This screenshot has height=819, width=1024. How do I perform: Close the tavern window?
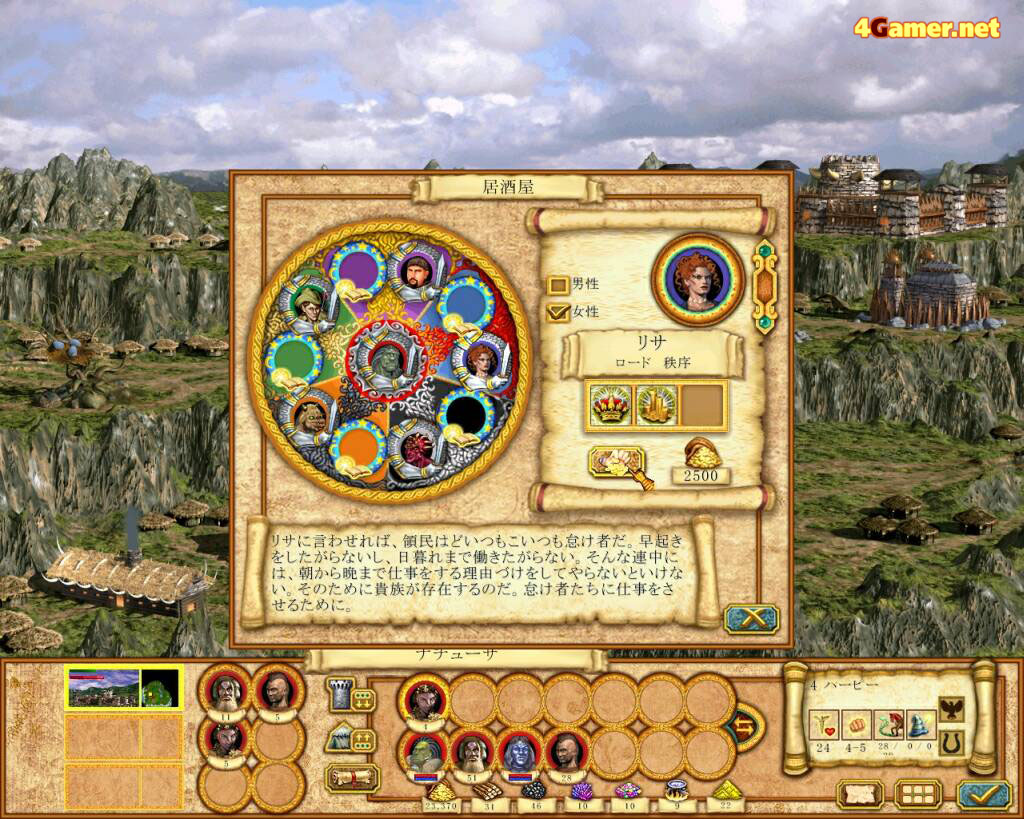(751, 619)
